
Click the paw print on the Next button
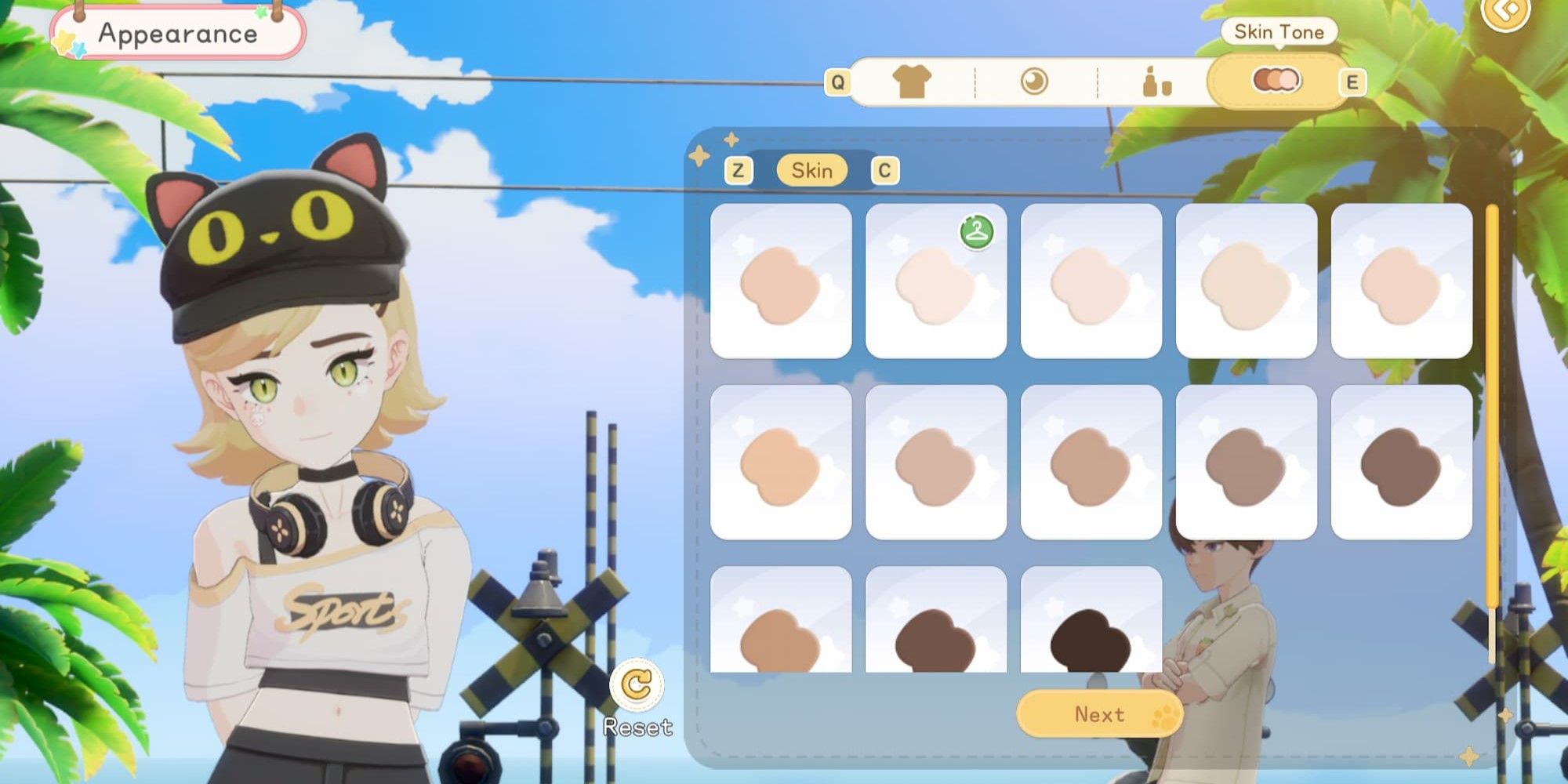pos(1165,714)
